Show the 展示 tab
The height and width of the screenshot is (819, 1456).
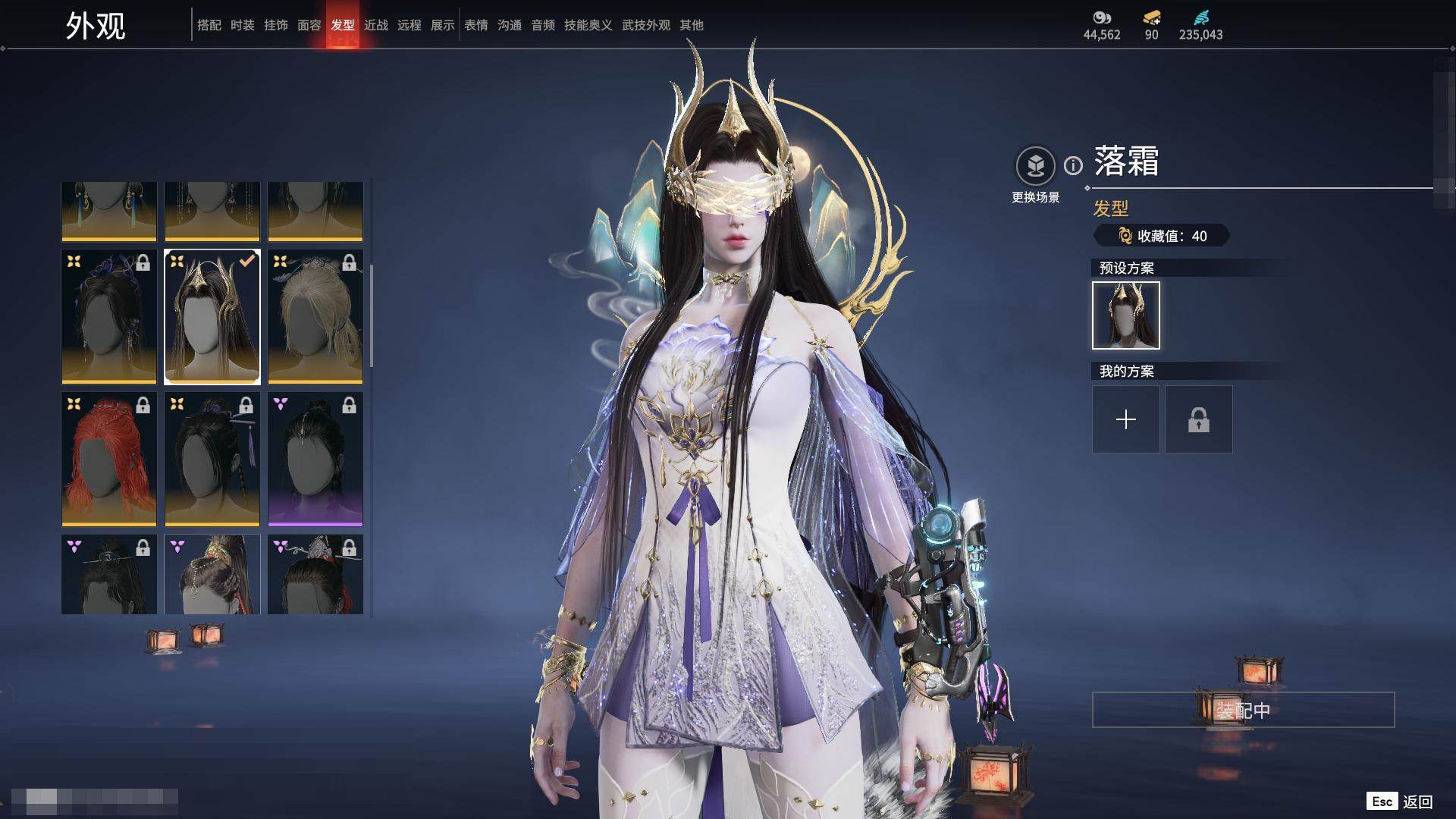(442, 25)
